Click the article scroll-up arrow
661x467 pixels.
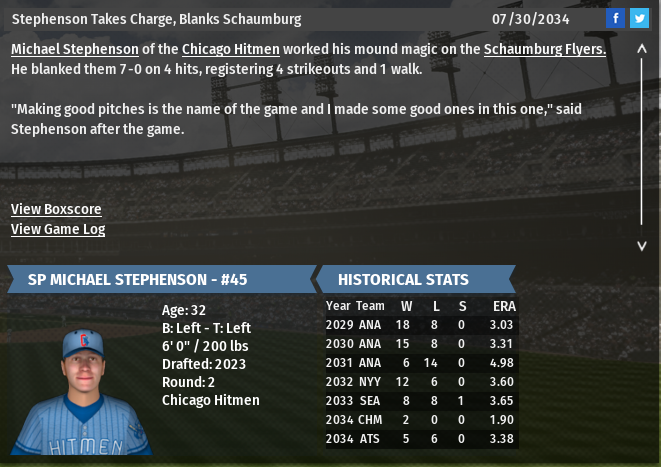click(x=642, y=49)
